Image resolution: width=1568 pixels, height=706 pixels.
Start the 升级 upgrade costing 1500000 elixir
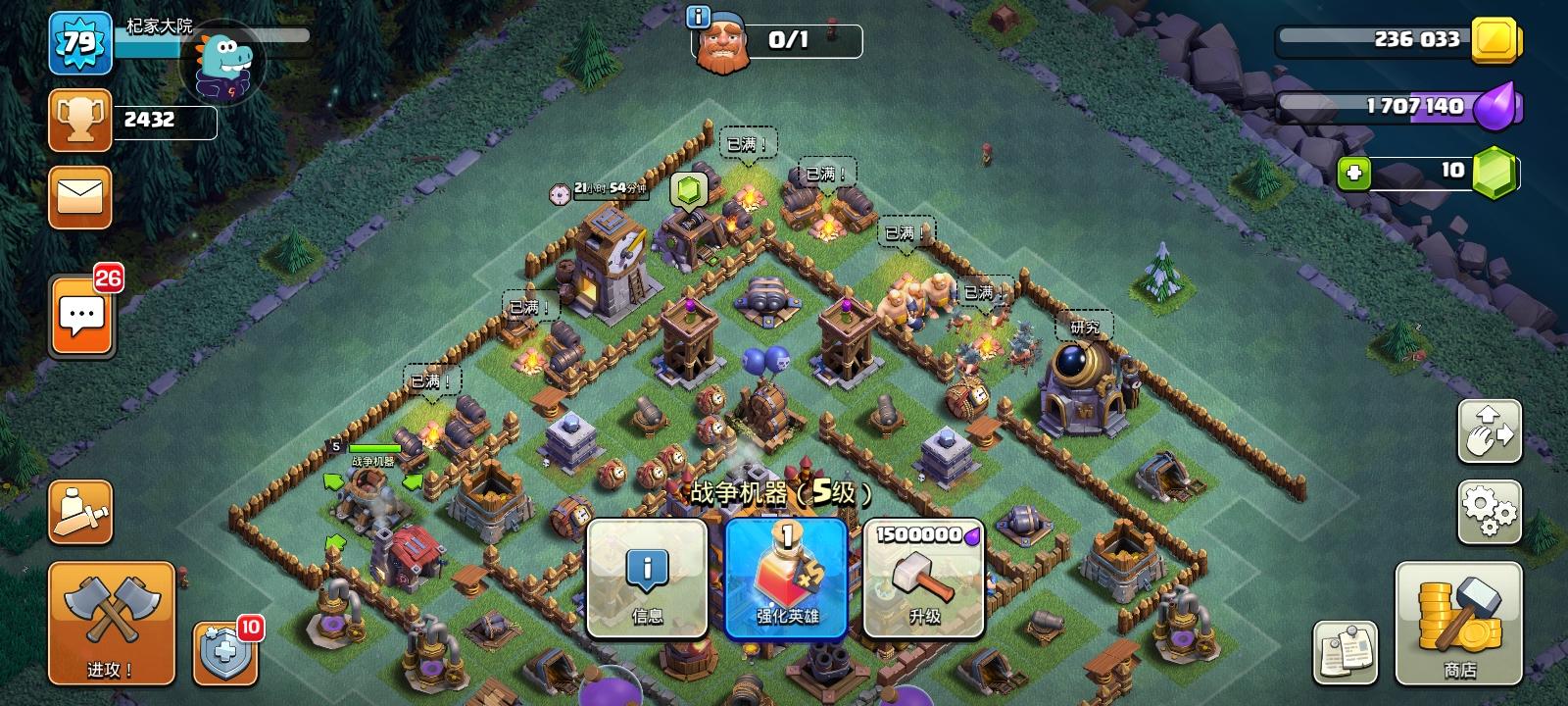click(922, 579)
